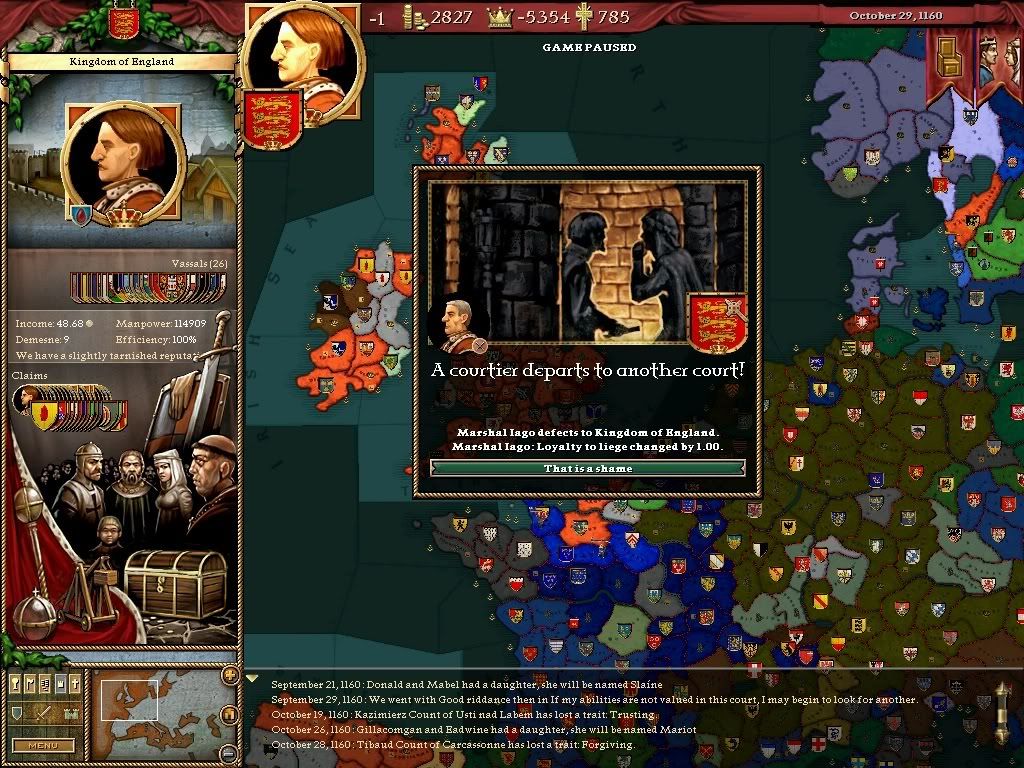Select the sword icon above the Menu button
The height and width of the screenshot is (768, 1024).
pos(43,713)
